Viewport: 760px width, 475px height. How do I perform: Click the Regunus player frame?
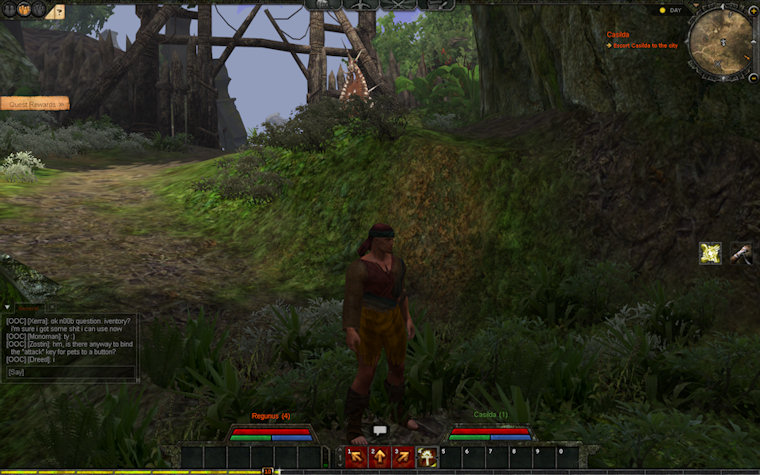tap(271, 431)
